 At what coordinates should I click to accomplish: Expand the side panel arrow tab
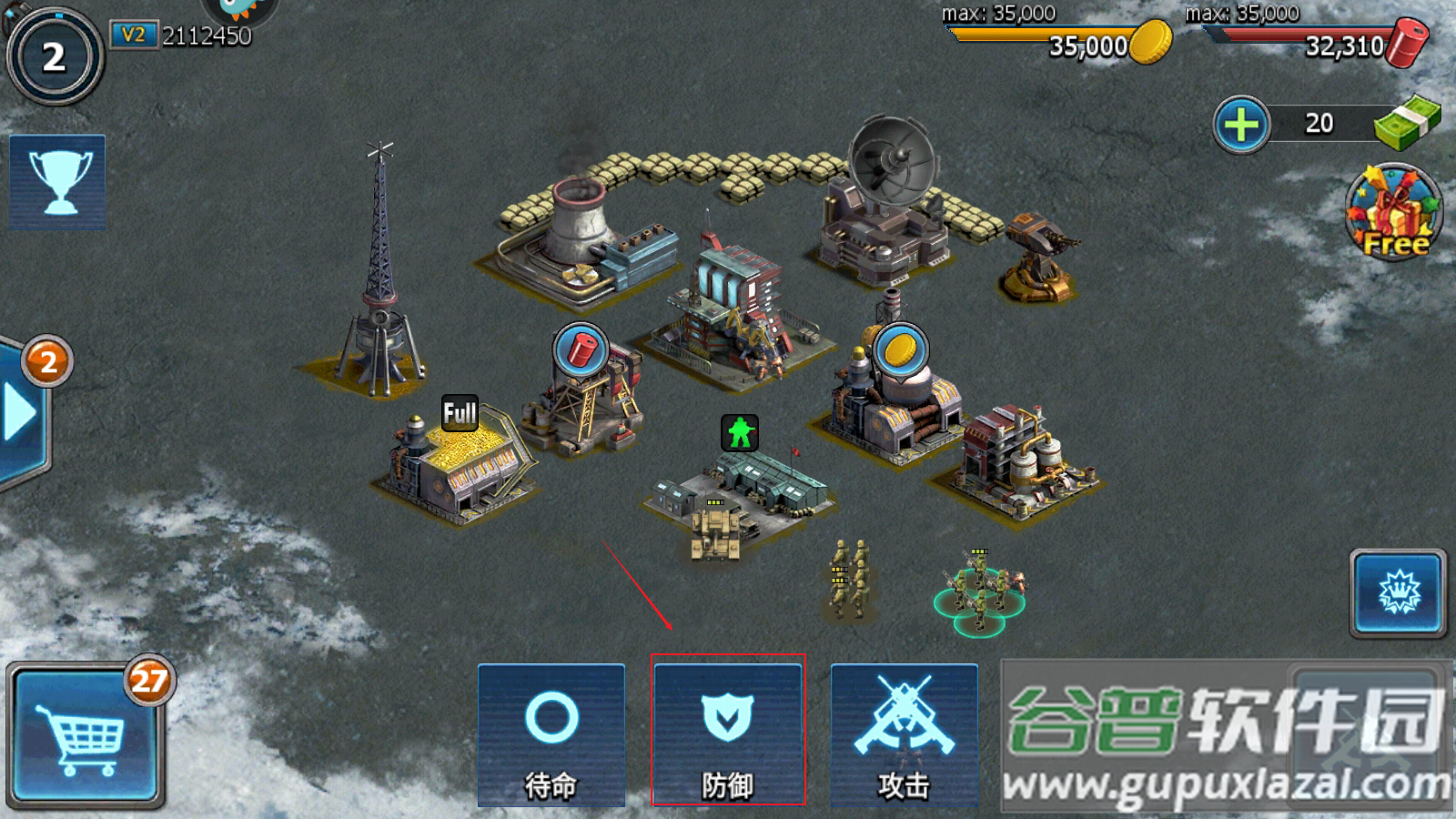click(x=20, y=414)
